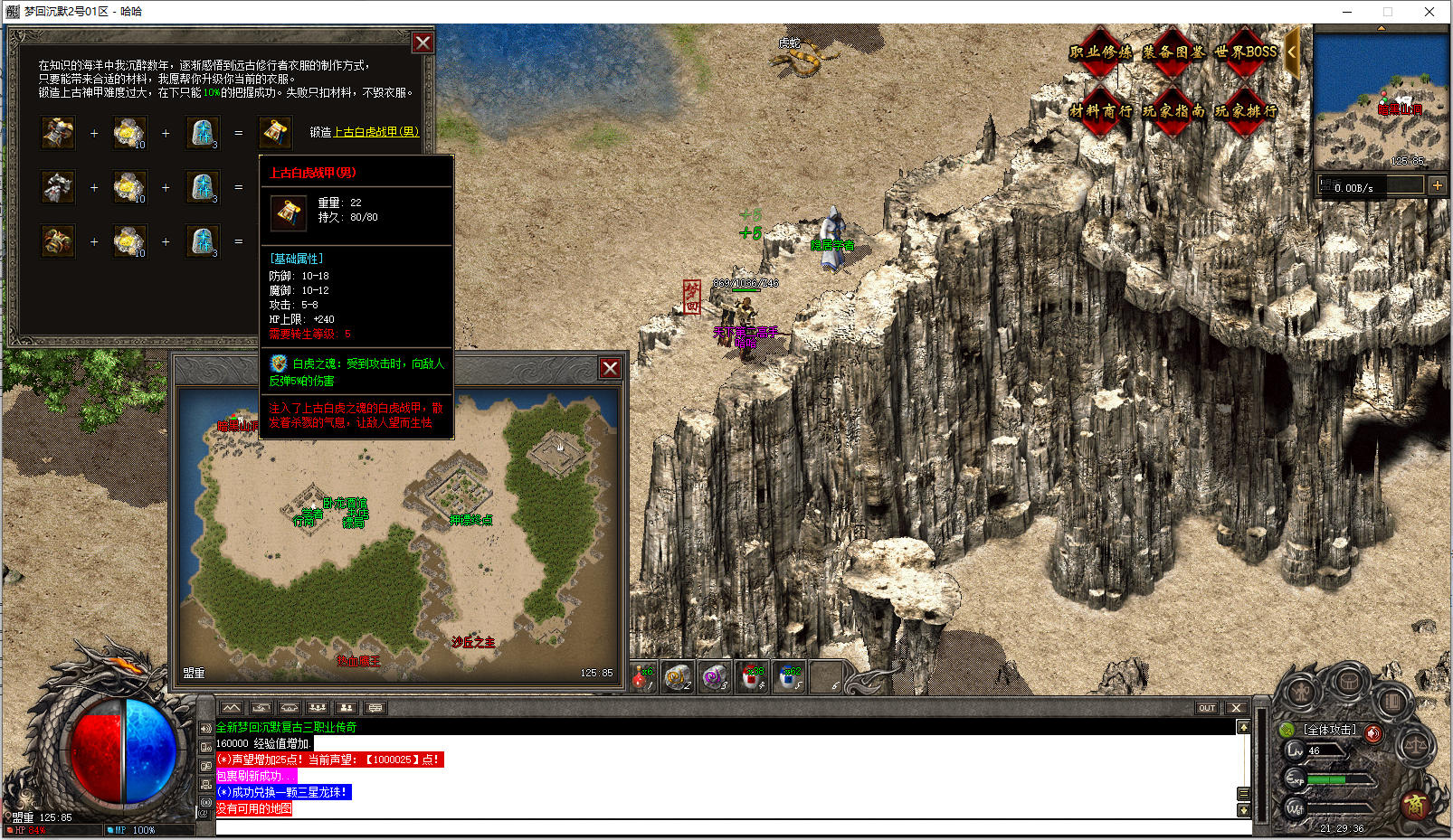This screenshot has height=840, width=1453.
Task: Click the red potion hotbar slot
Action: 642,676
